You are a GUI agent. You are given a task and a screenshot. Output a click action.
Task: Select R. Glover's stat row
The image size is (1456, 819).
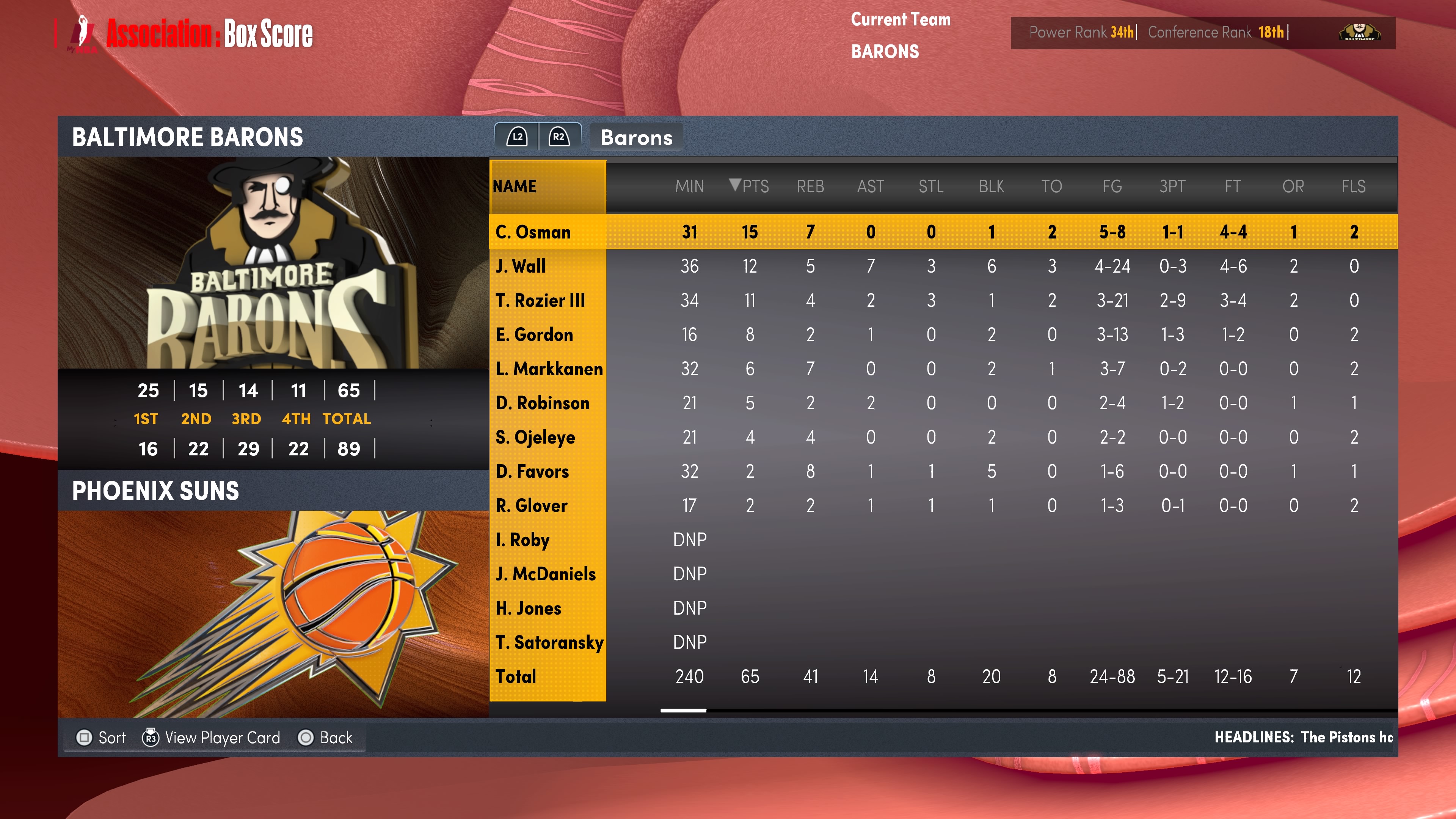[x=531, y=505]
